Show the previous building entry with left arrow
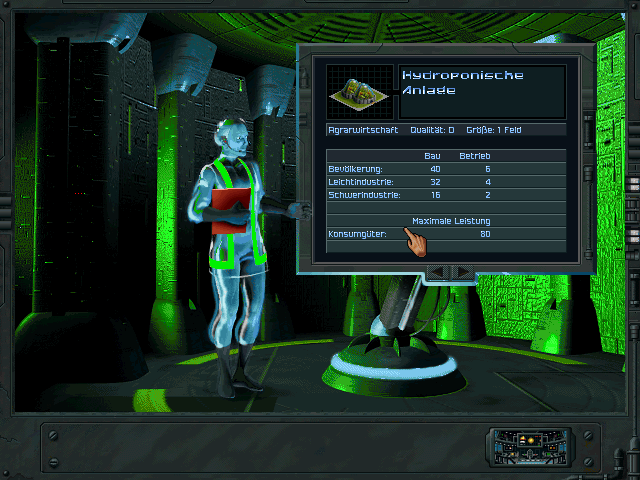 point(435,271)
